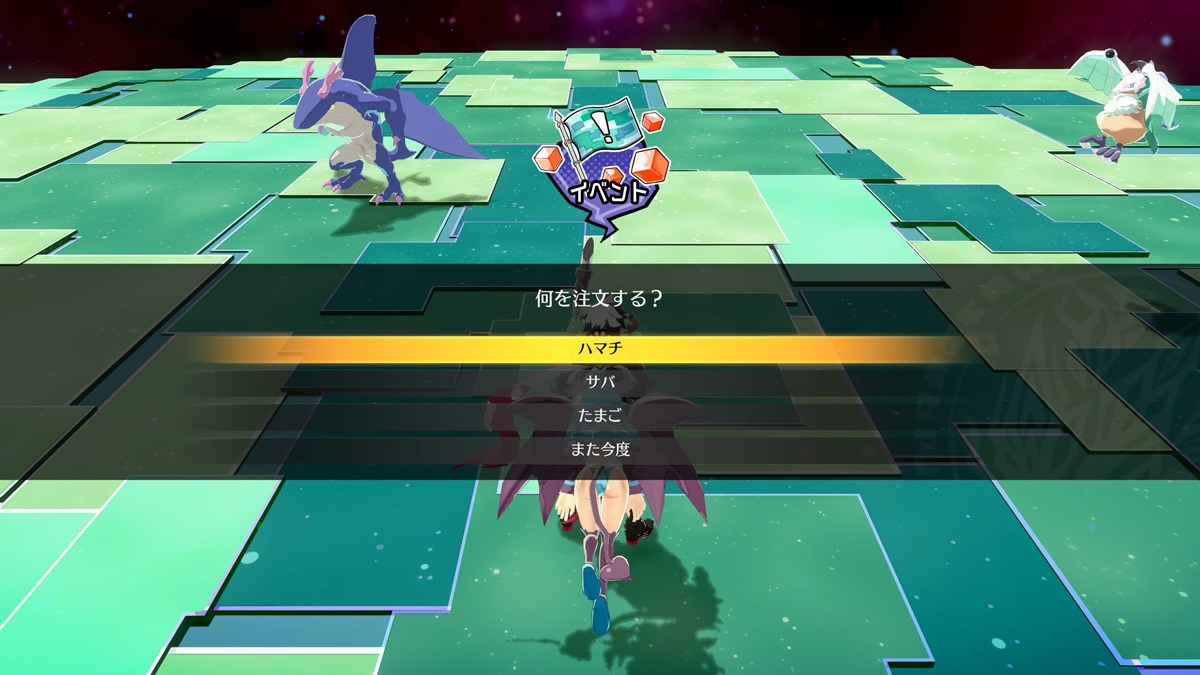Image resolution: width=1200 pixels, height=675 pixels.
Task: Order the ハマチ option
Action: click(600, 349)
